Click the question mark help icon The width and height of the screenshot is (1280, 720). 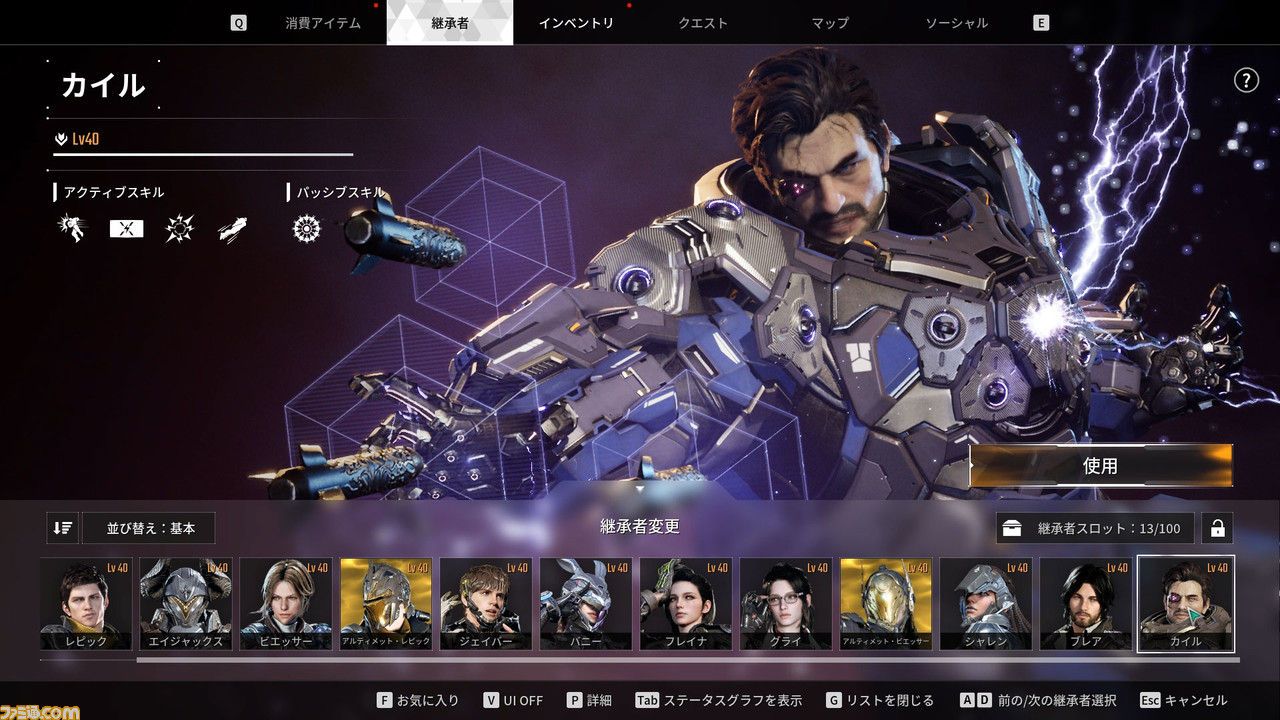coord(1246,80)
